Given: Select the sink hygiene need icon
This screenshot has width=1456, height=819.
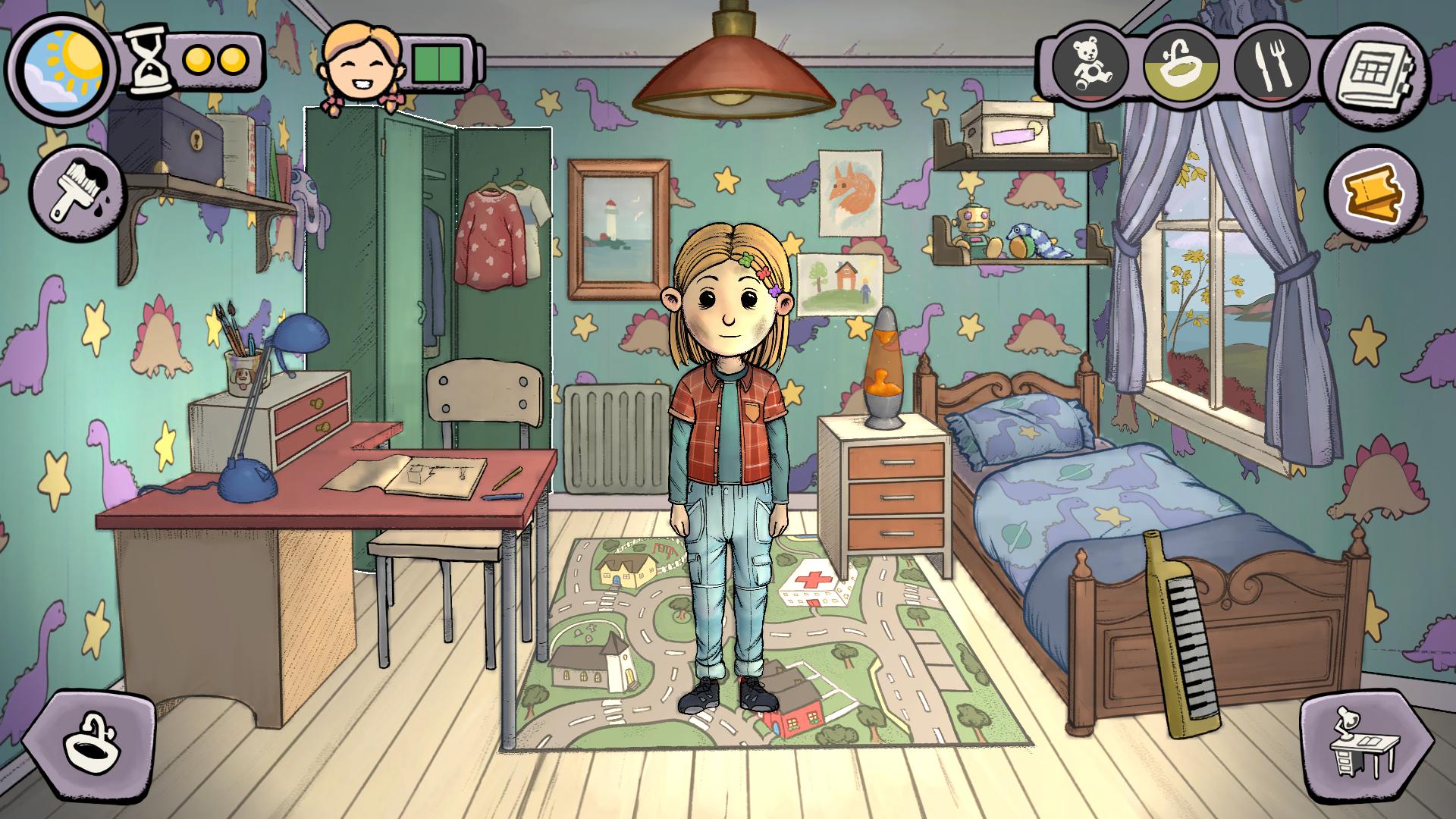Looking at the screenshot, I should point(1181,64).
